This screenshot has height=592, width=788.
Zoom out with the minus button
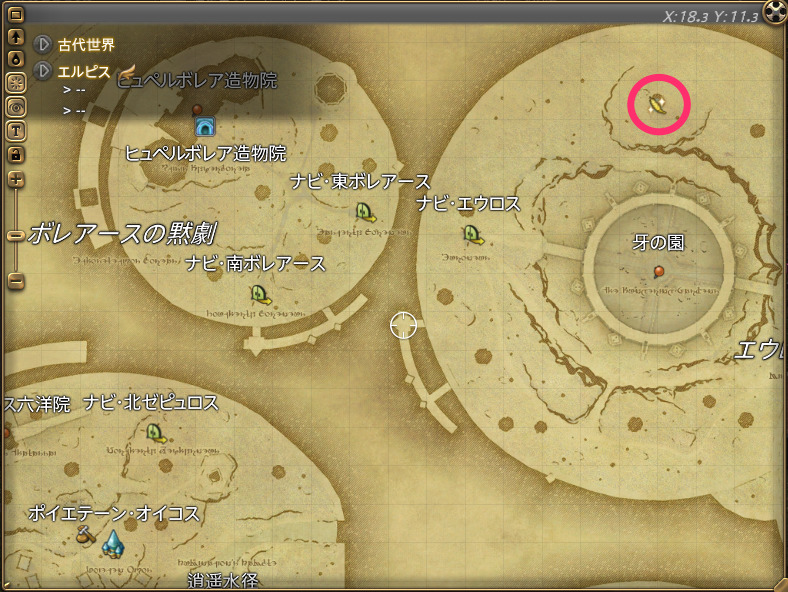pos(16,281)
